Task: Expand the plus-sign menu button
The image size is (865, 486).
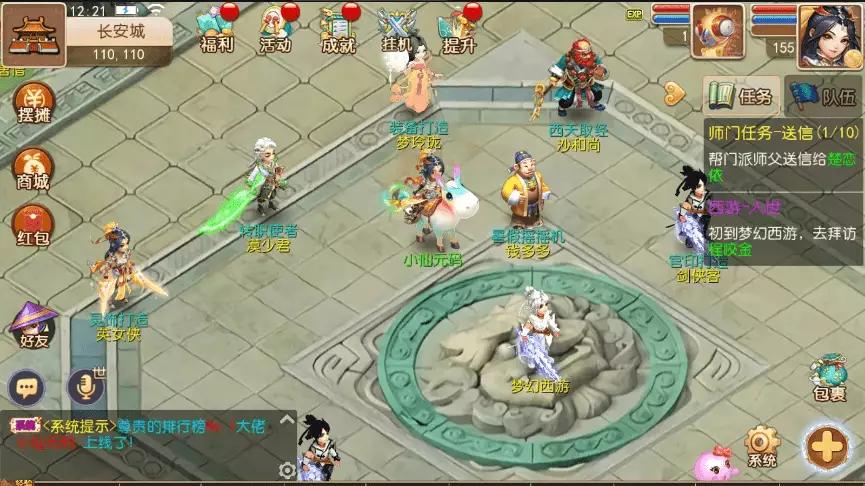Action: coord(828,446)
